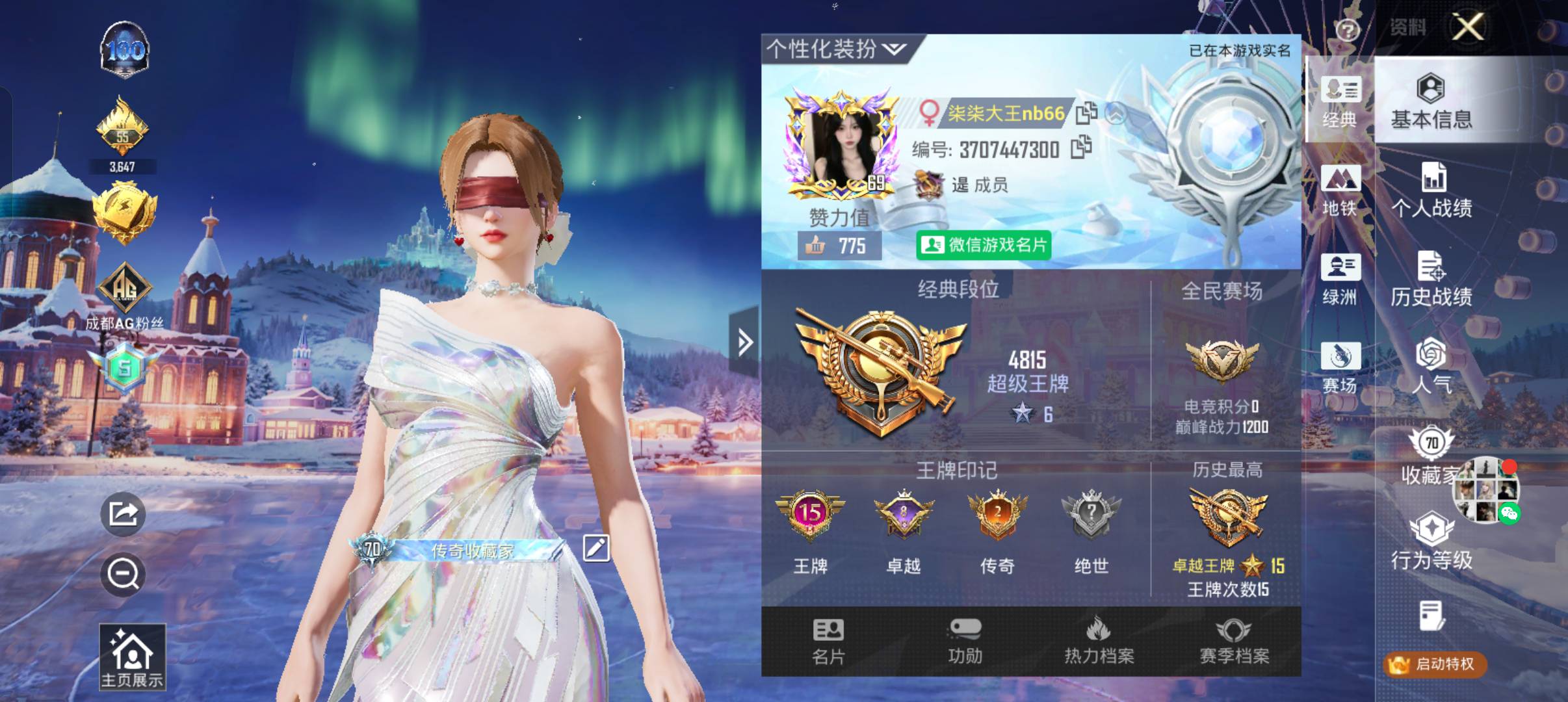Close the profile screen with the X
The height and width of the screenshot is (702, 1568).
(x=1469, y=27)
